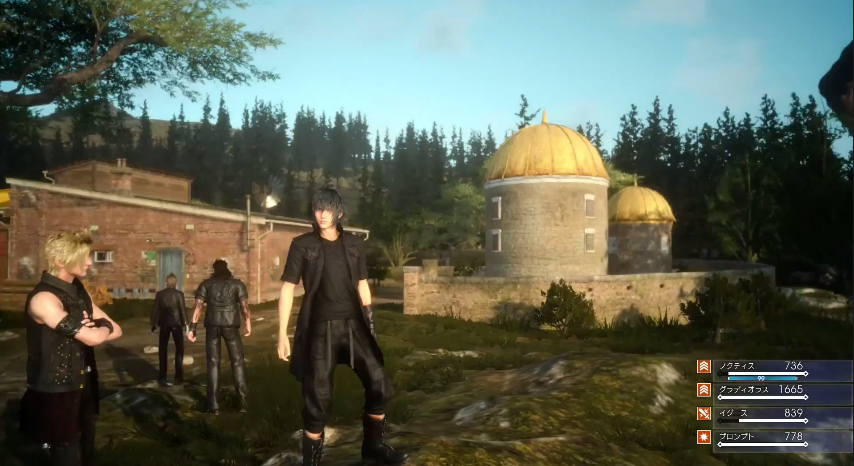Click the chevron status icon beside Gladiolus

click(x=704, y=390)
